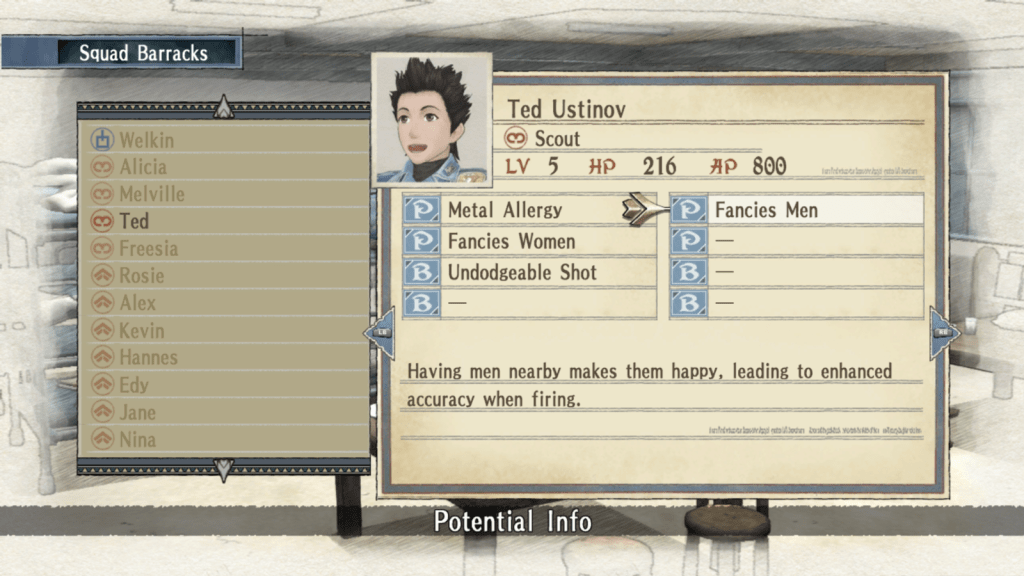Click the squad list's up arrow

[224, 107]
